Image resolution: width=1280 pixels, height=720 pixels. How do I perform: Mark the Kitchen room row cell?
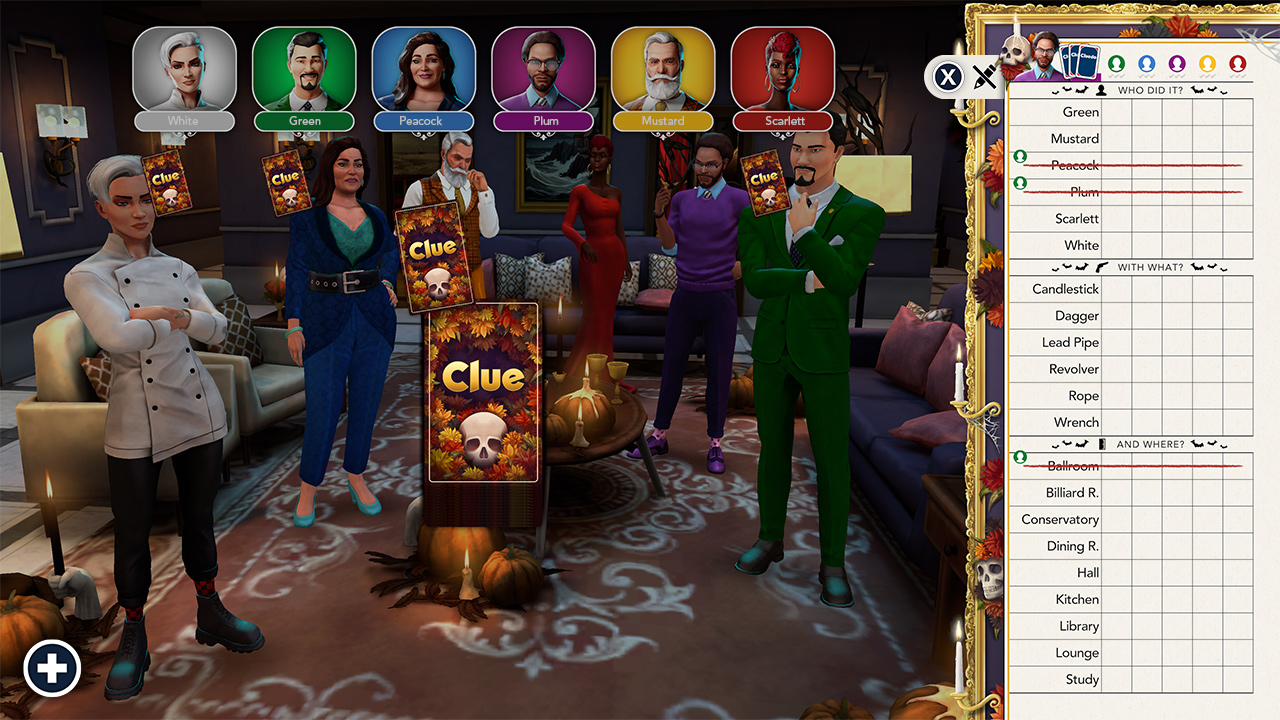(x=1116, y=598)
